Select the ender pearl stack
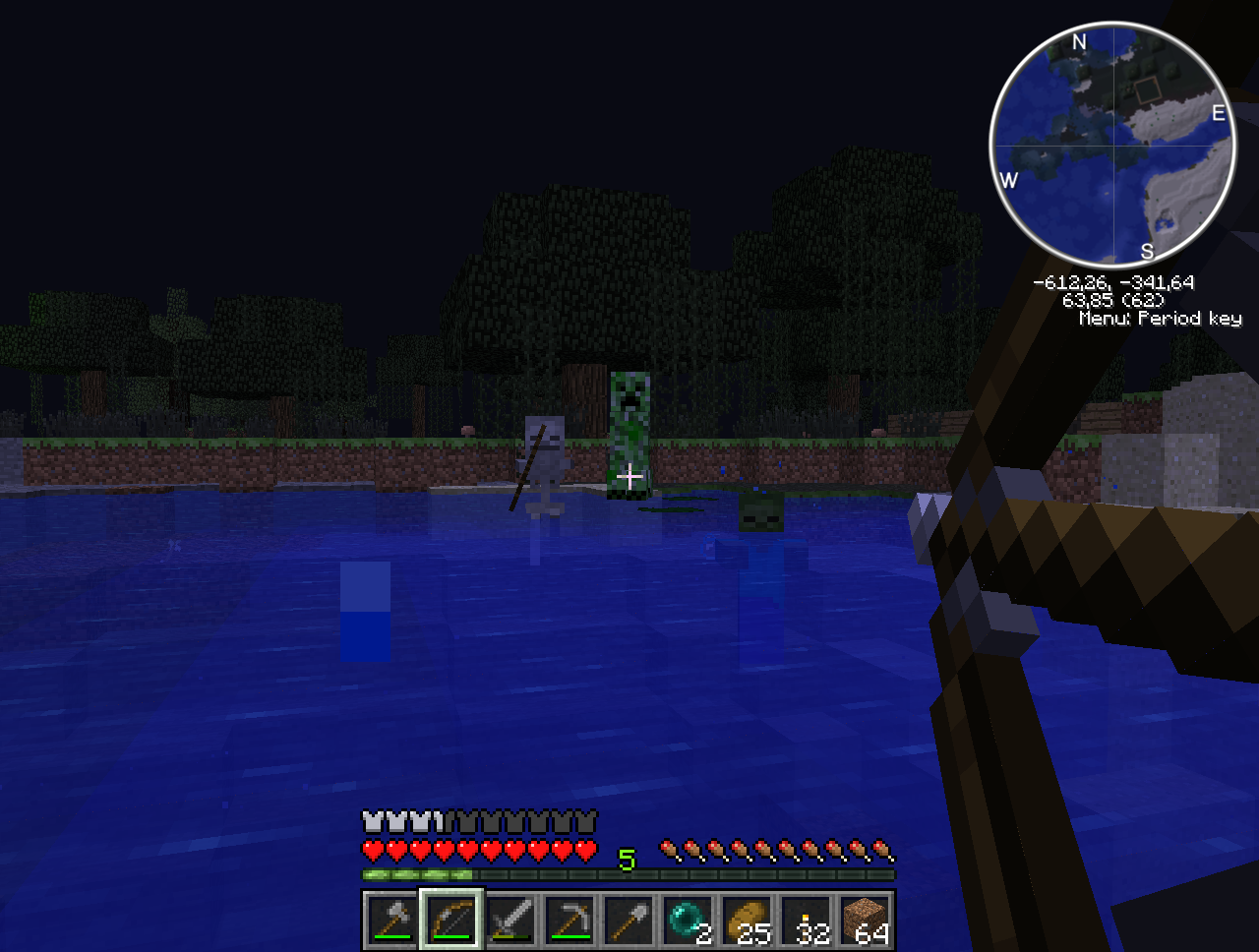The height and width of the screenshot is (952, 1259). [x=688, y=921]
